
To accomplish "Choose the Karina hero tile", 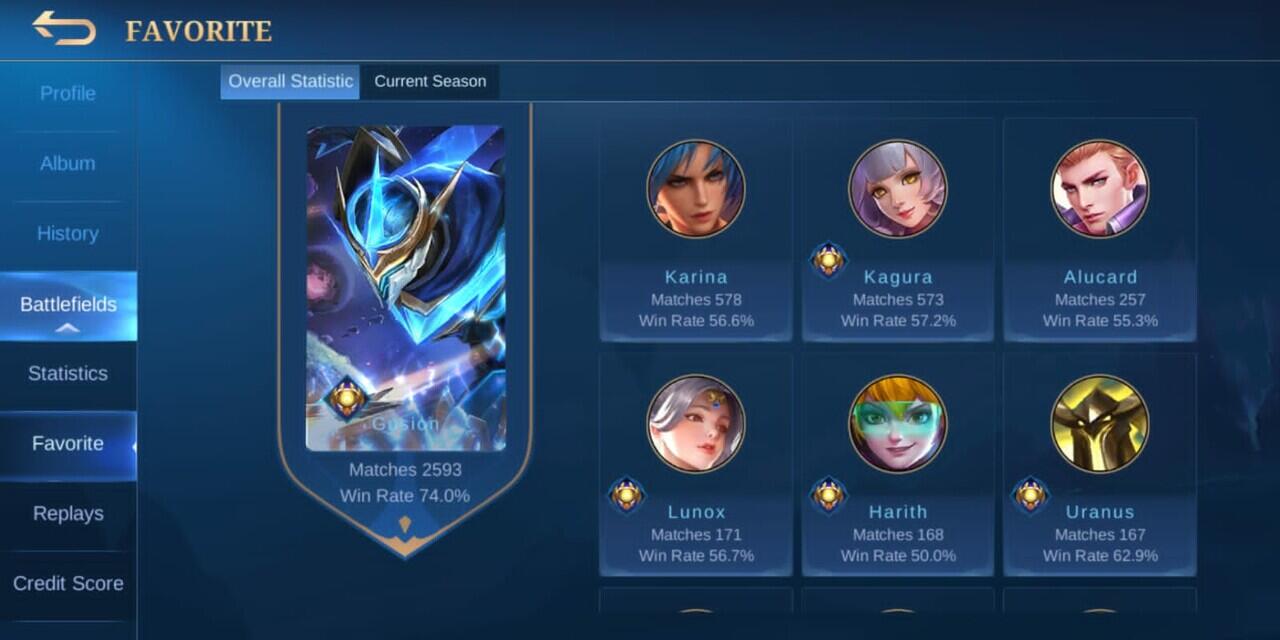I will click(696, 230).
